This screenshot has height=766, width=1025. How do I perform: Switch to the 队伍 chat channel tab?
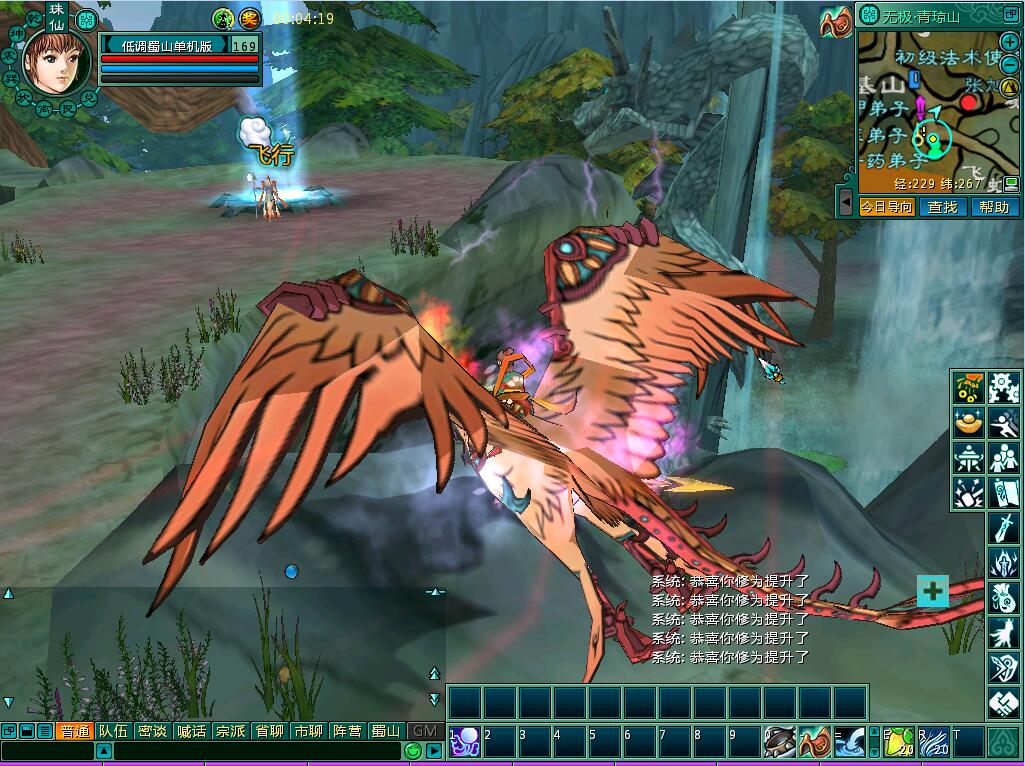tap(113, 731)
